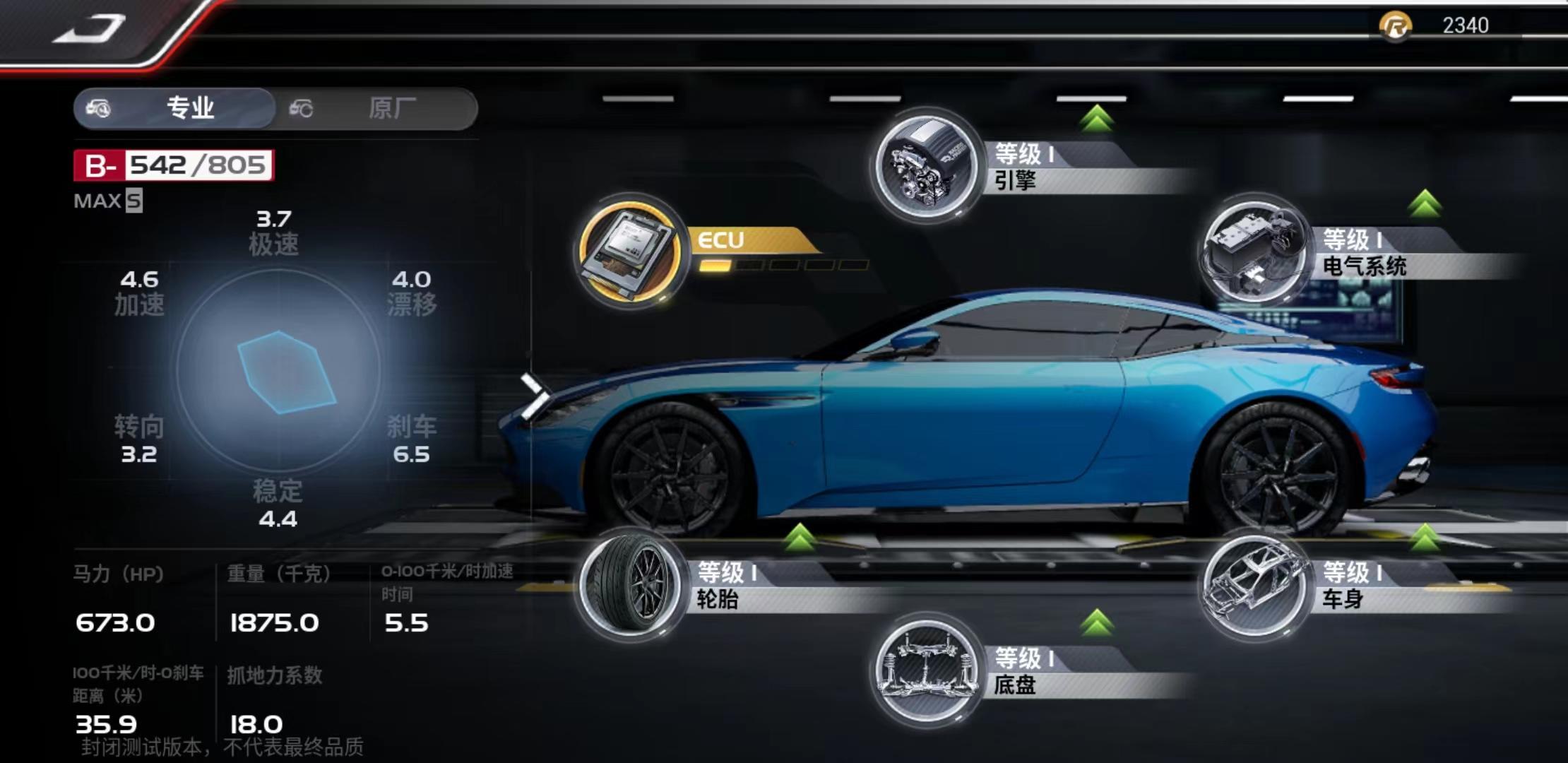This screenshot has height=763, width=1568.
Task: Tap the gold R currency icon
Action: point(1395,27)
